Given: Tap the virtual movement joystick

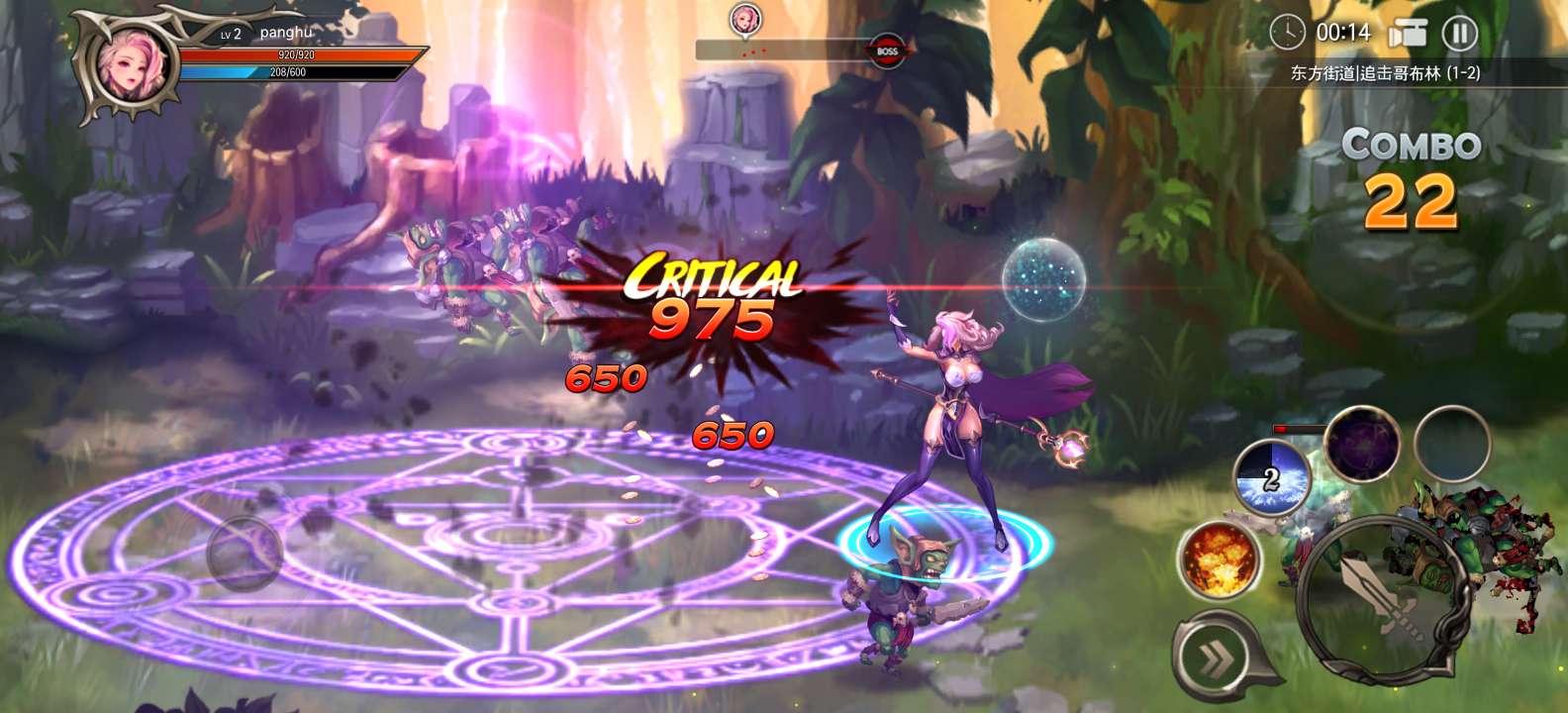Looking at the screenshot, I should 244,553.
